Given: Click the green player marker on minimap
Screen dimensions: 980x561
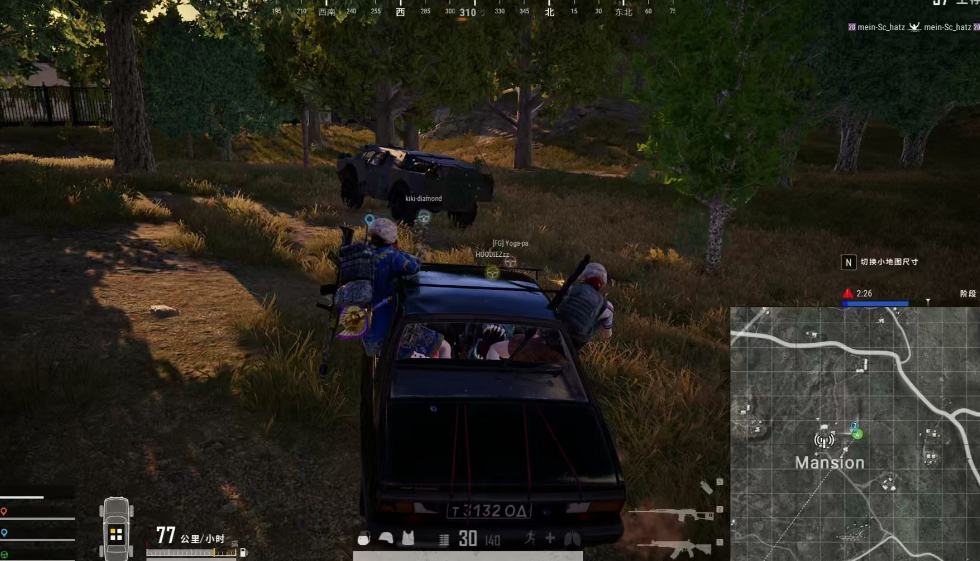Looking at the screenshot, I should pyautogui.click(x=857, y=433).
